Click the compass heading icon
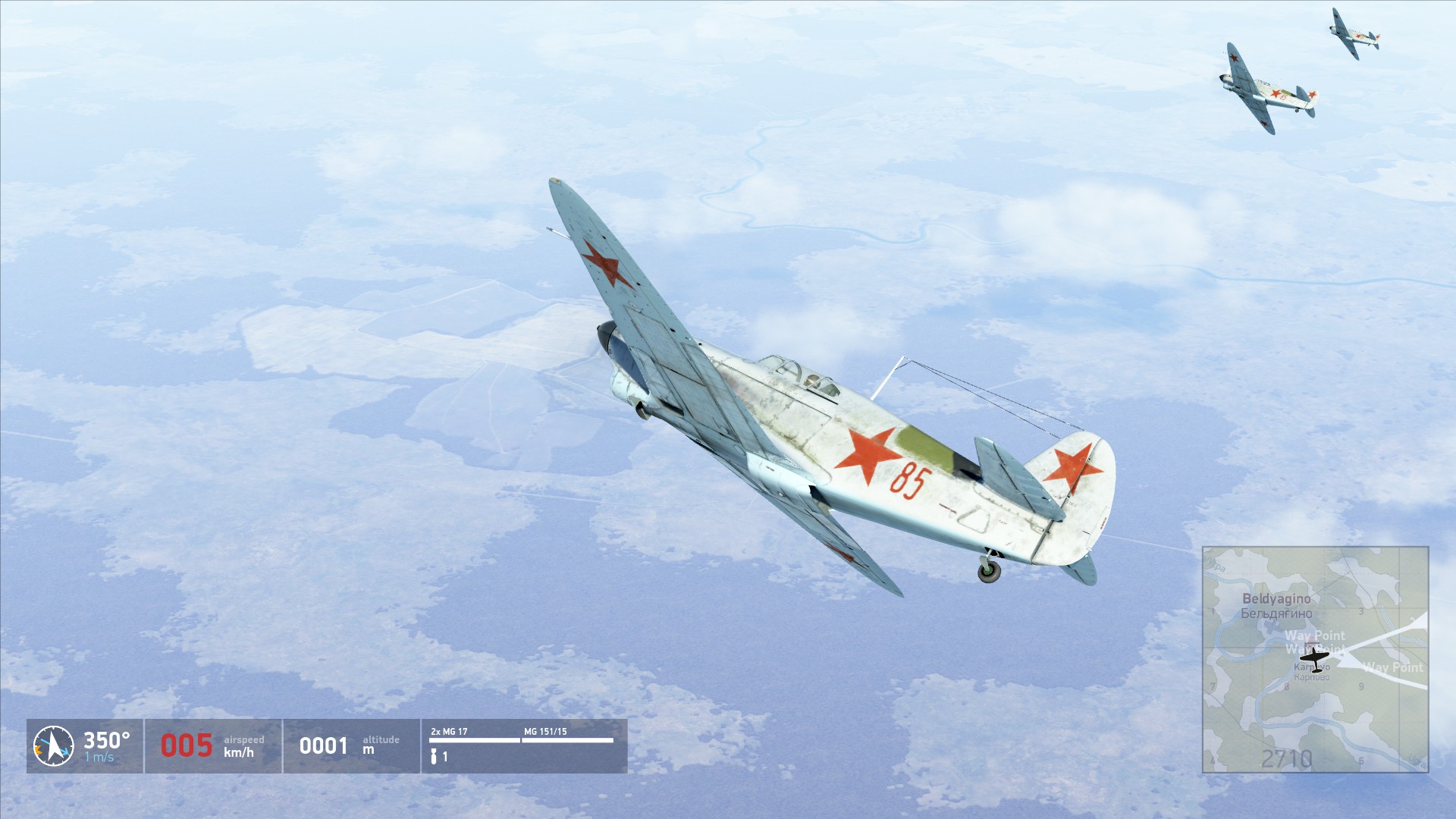Screen dimensions: 1456x819 coord(53,746)
